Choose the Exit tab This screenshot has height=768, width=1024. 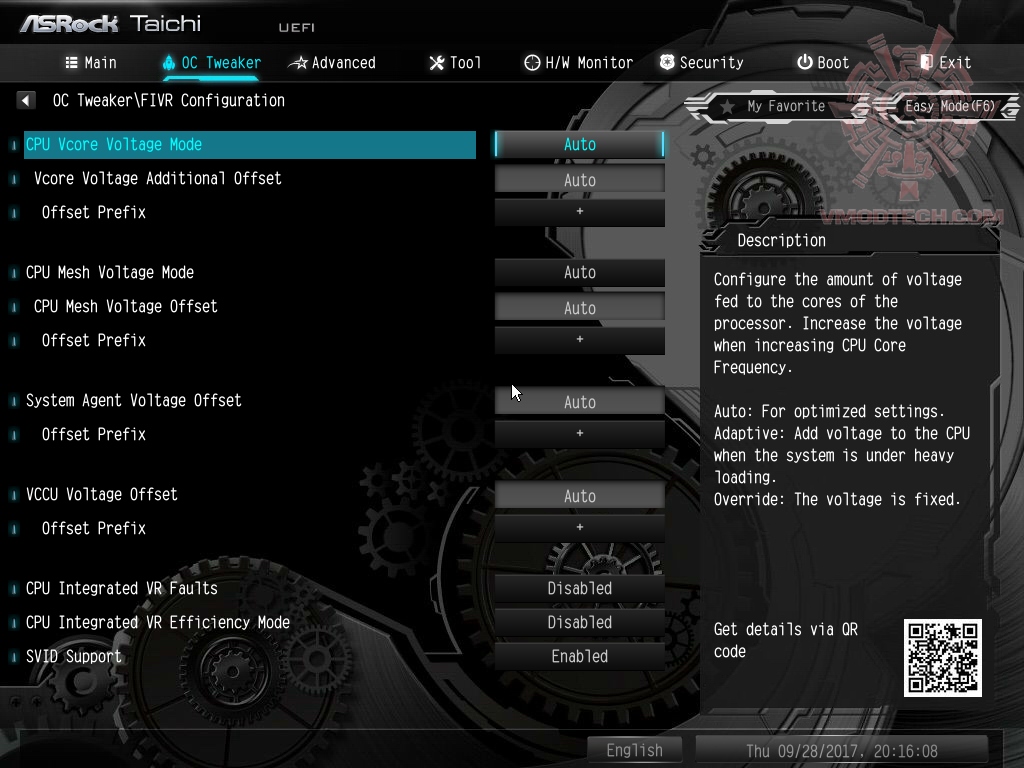click(x=945, y=62)
